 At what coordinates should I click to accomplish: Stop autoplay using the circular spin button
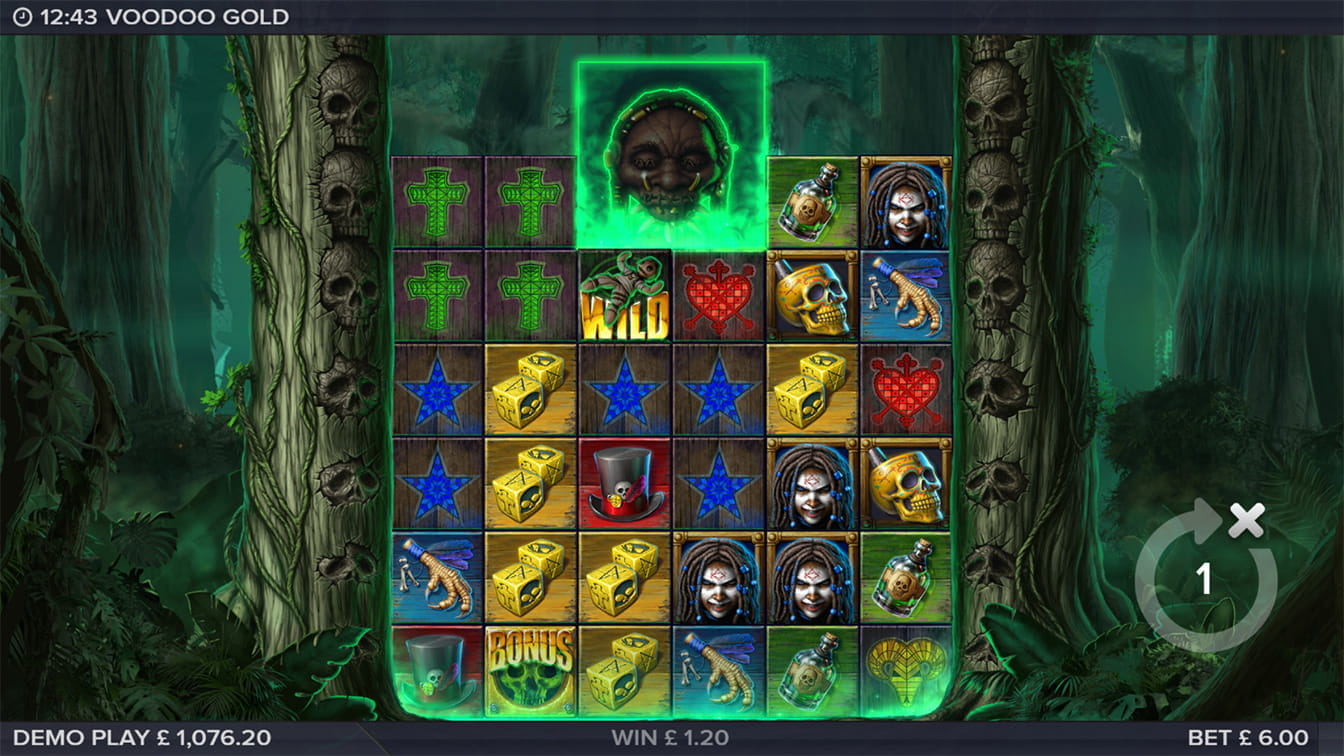tap(1205, 578)
